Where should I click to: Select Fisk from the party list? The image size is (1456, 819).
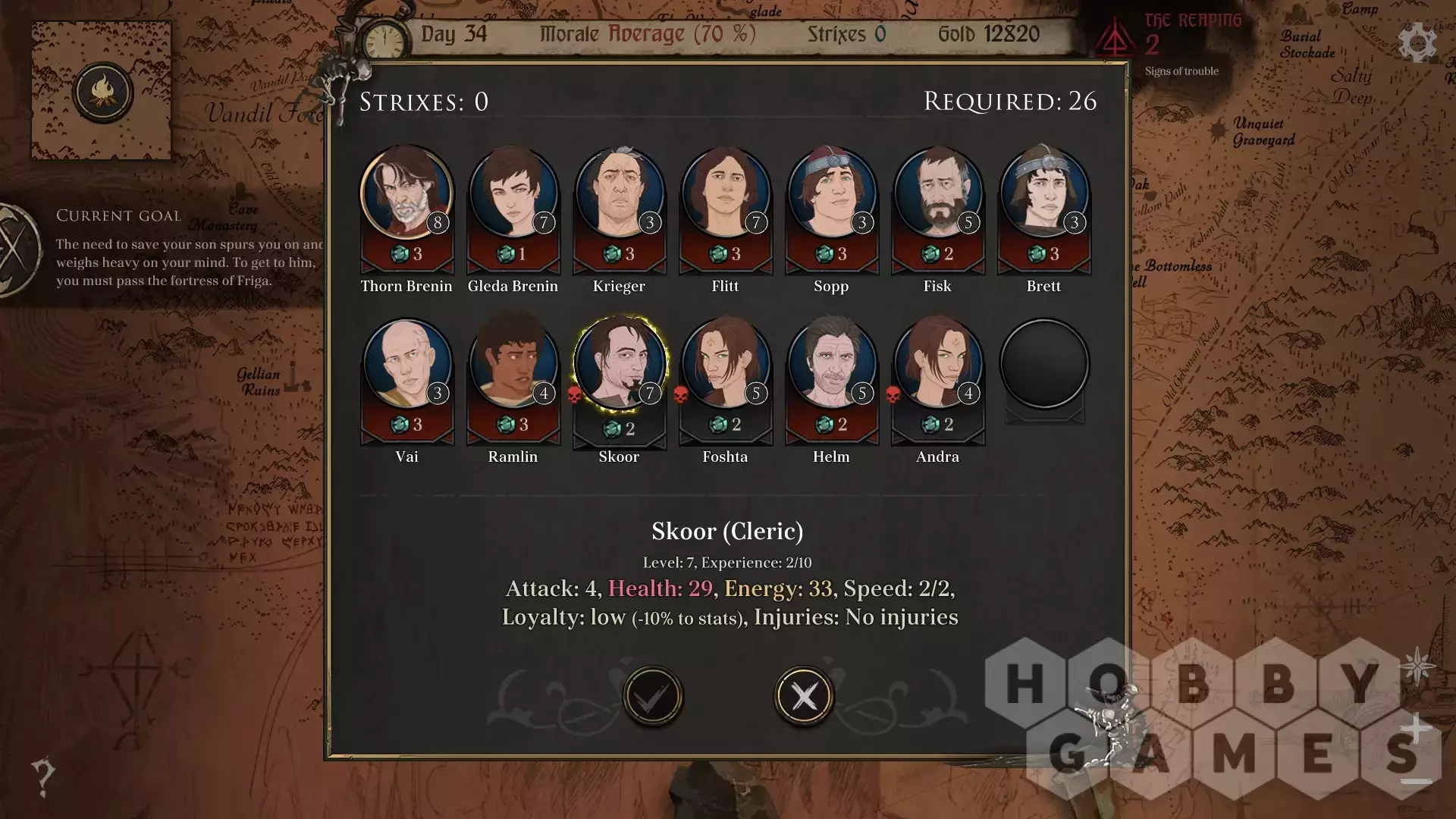tap(937, 193)
